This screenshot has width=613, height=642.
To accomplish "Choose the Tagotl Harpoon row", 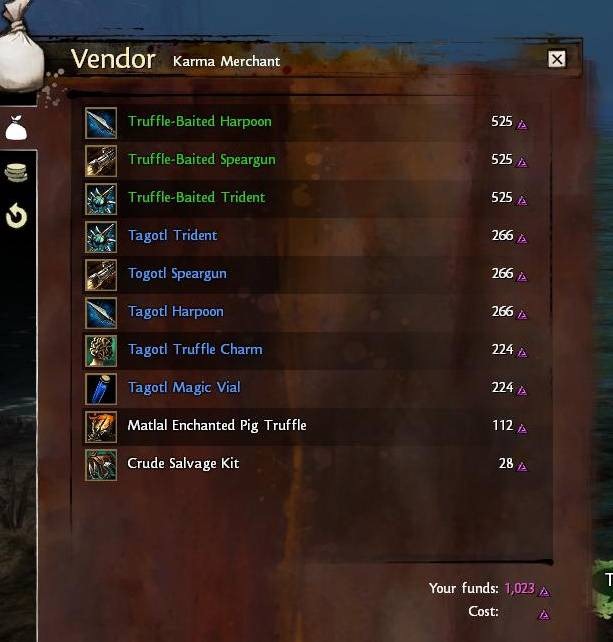I will tap(175, 312).
